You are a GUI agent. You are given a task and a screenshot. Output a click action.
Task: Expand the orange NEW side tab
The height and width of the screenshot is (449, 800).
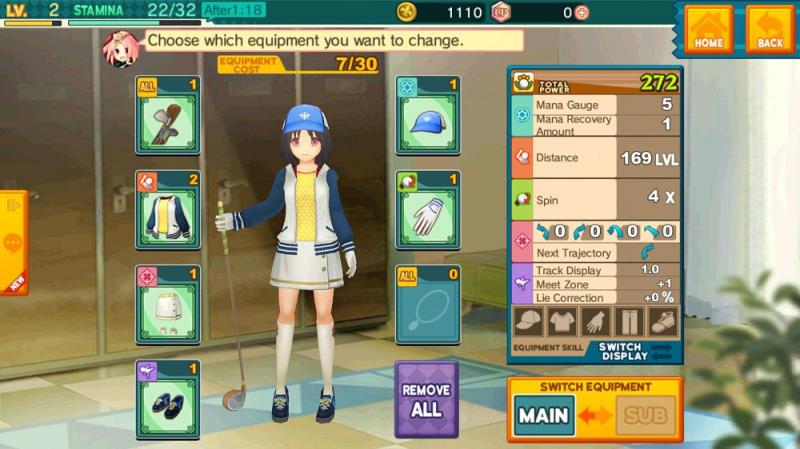[12, 243]
